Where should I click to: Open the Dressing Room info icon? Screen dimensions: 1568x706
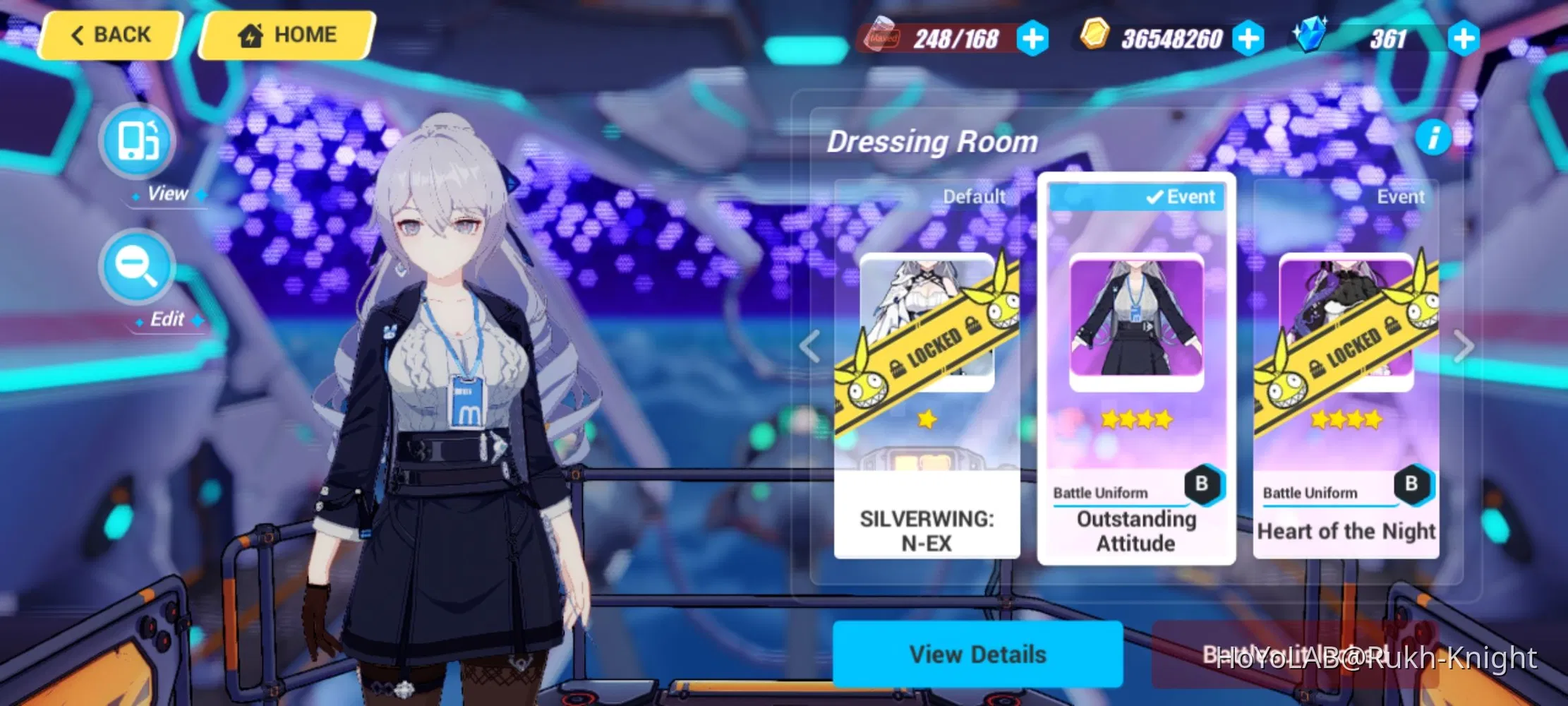point(1433,139)
